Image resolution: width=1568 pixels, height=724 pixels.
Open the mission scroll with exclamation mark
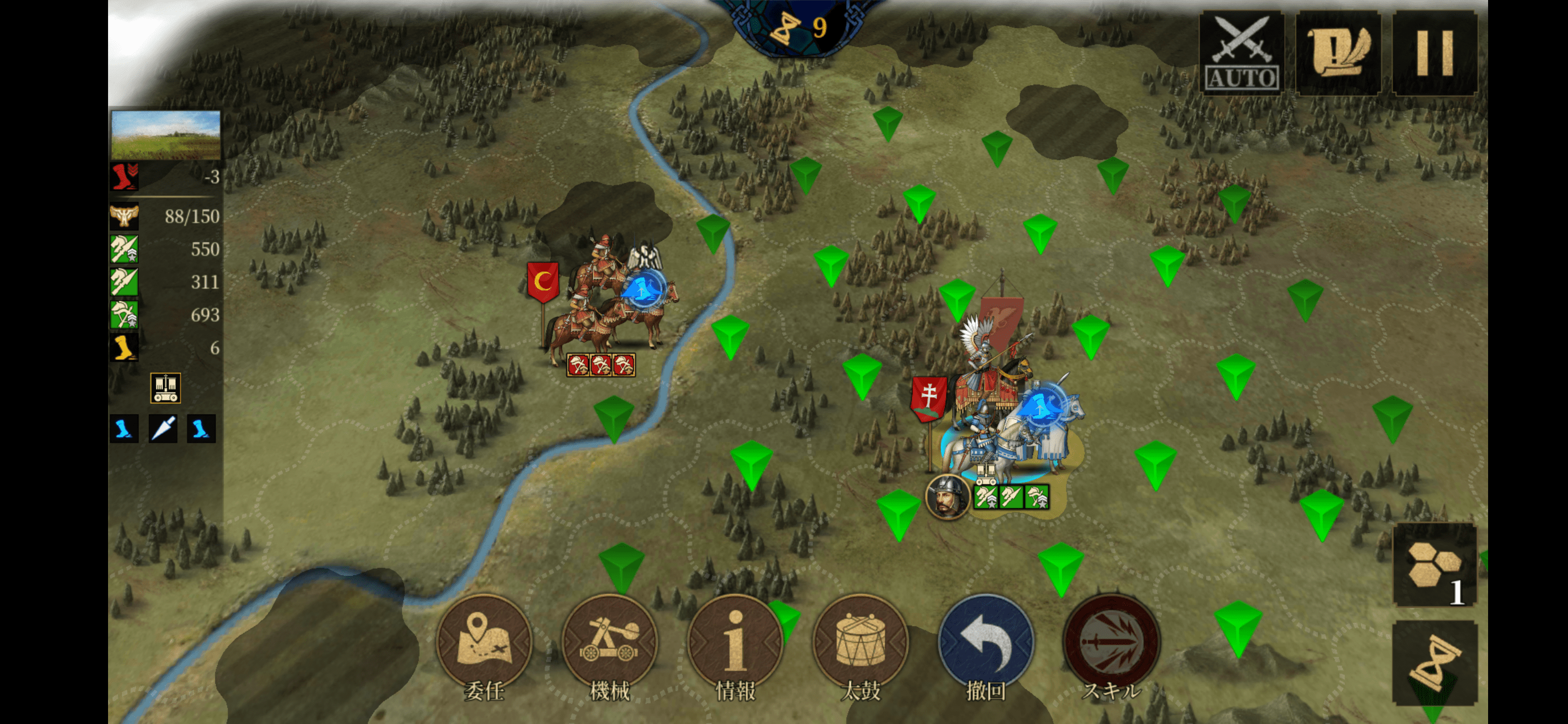click(x=1338, y=53)
